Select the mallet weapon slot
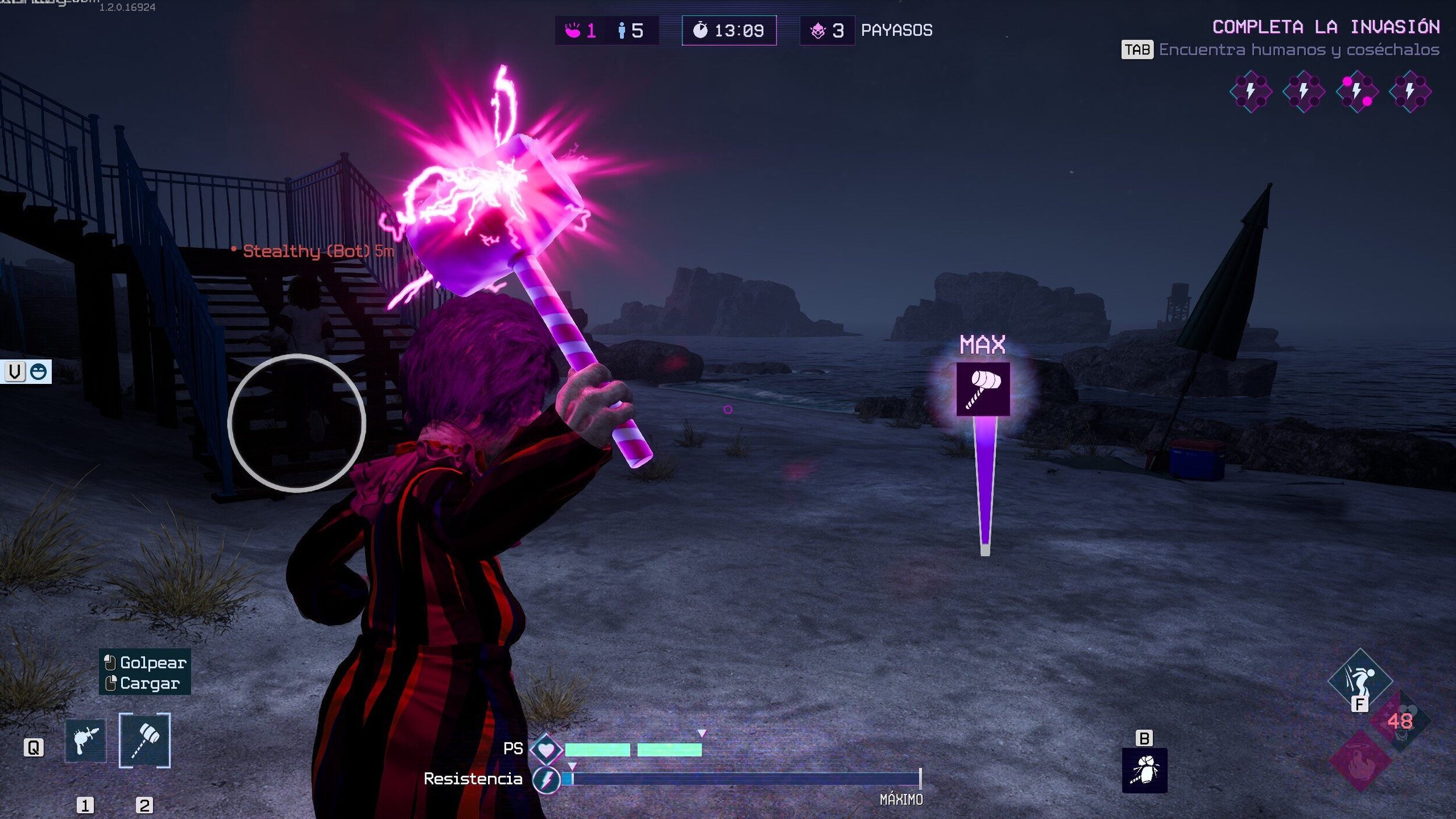This screenshot has height=819, width=1456. [144, 740]
